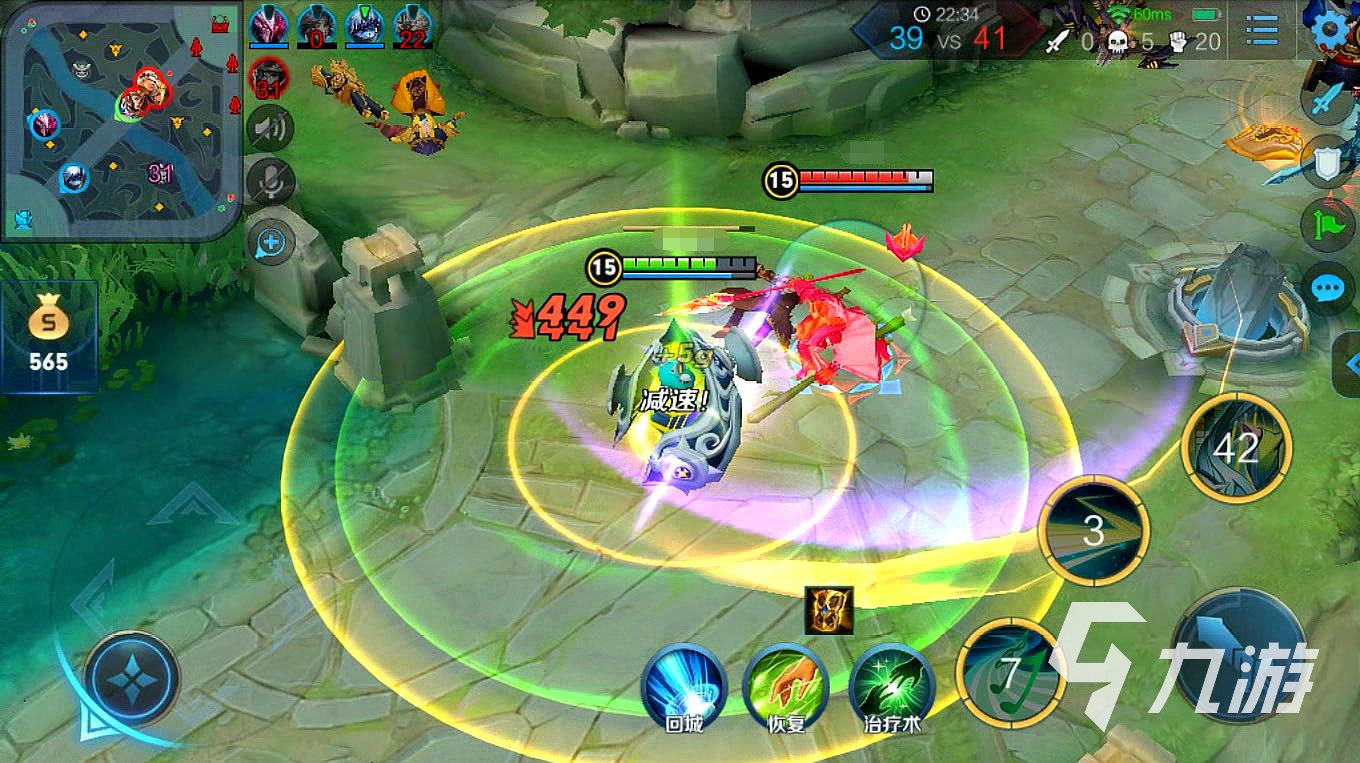Activate the 恢复 restore skill

click(786, 687)
